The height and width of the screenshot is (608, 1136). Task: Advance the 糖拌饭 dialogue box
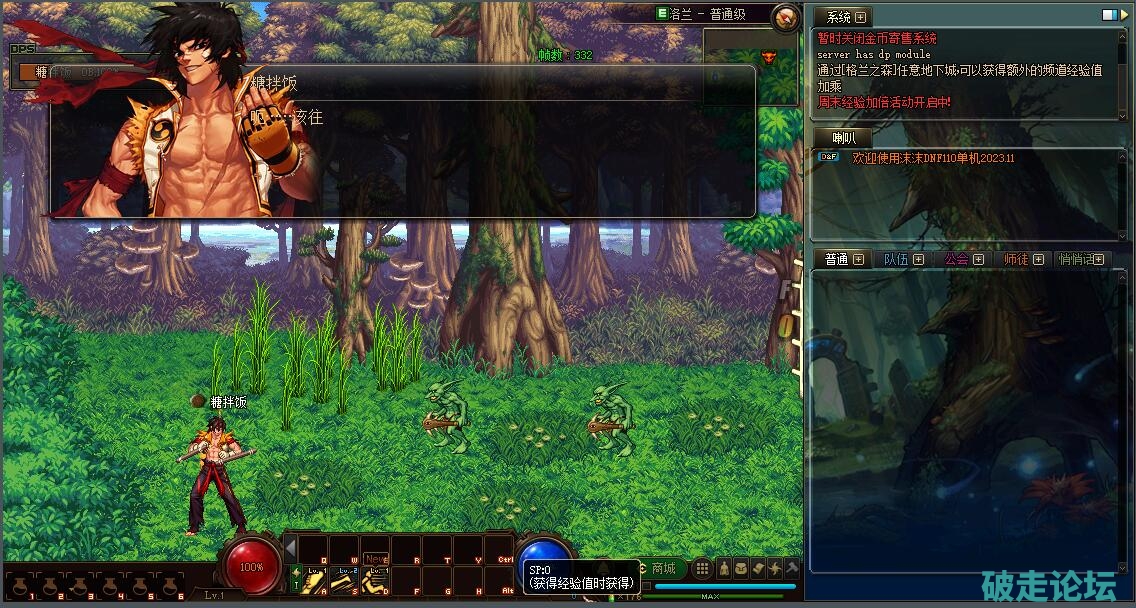click(x=402, y=140)
